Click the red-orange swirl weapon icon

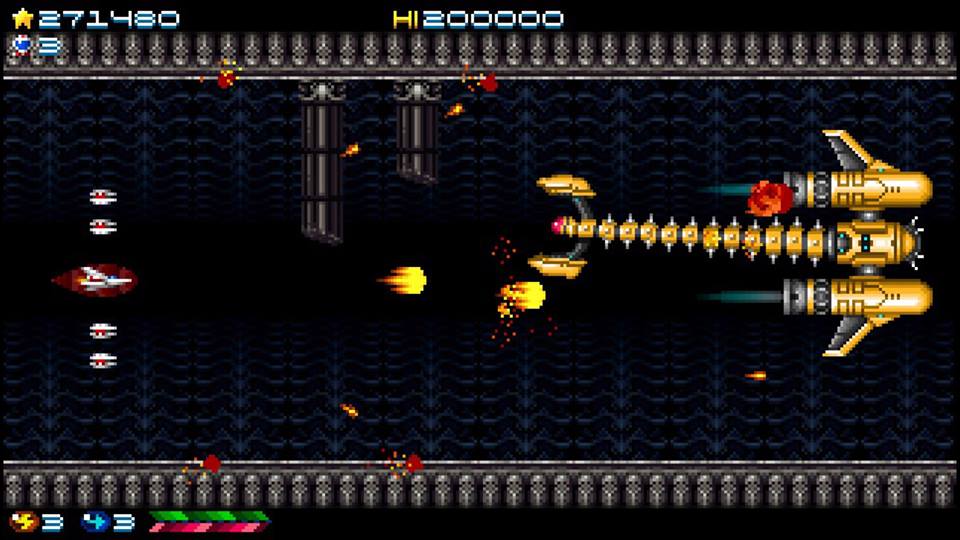click(x=20, y=521)
